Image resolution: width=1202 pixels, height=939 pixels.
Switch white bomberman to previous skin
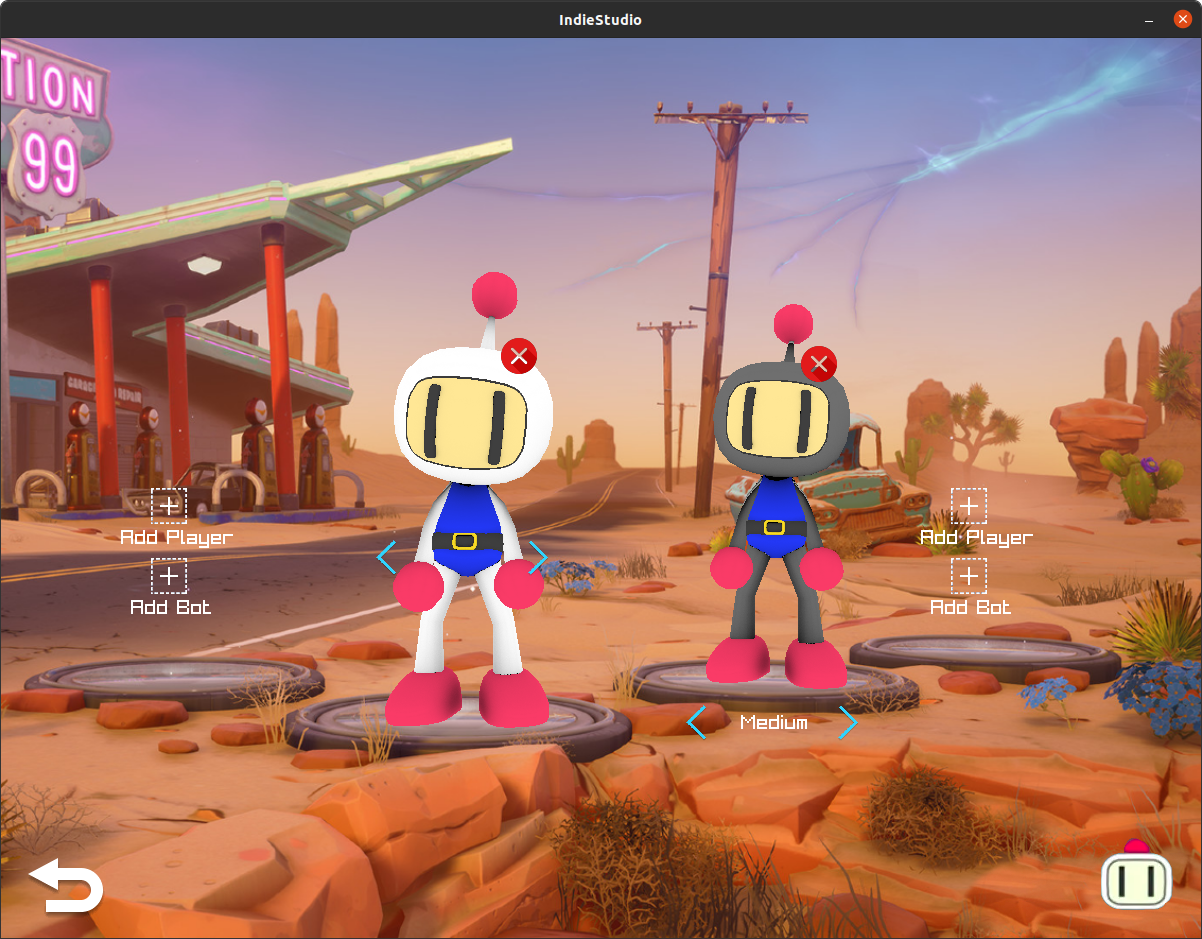[x=387, y=556]
